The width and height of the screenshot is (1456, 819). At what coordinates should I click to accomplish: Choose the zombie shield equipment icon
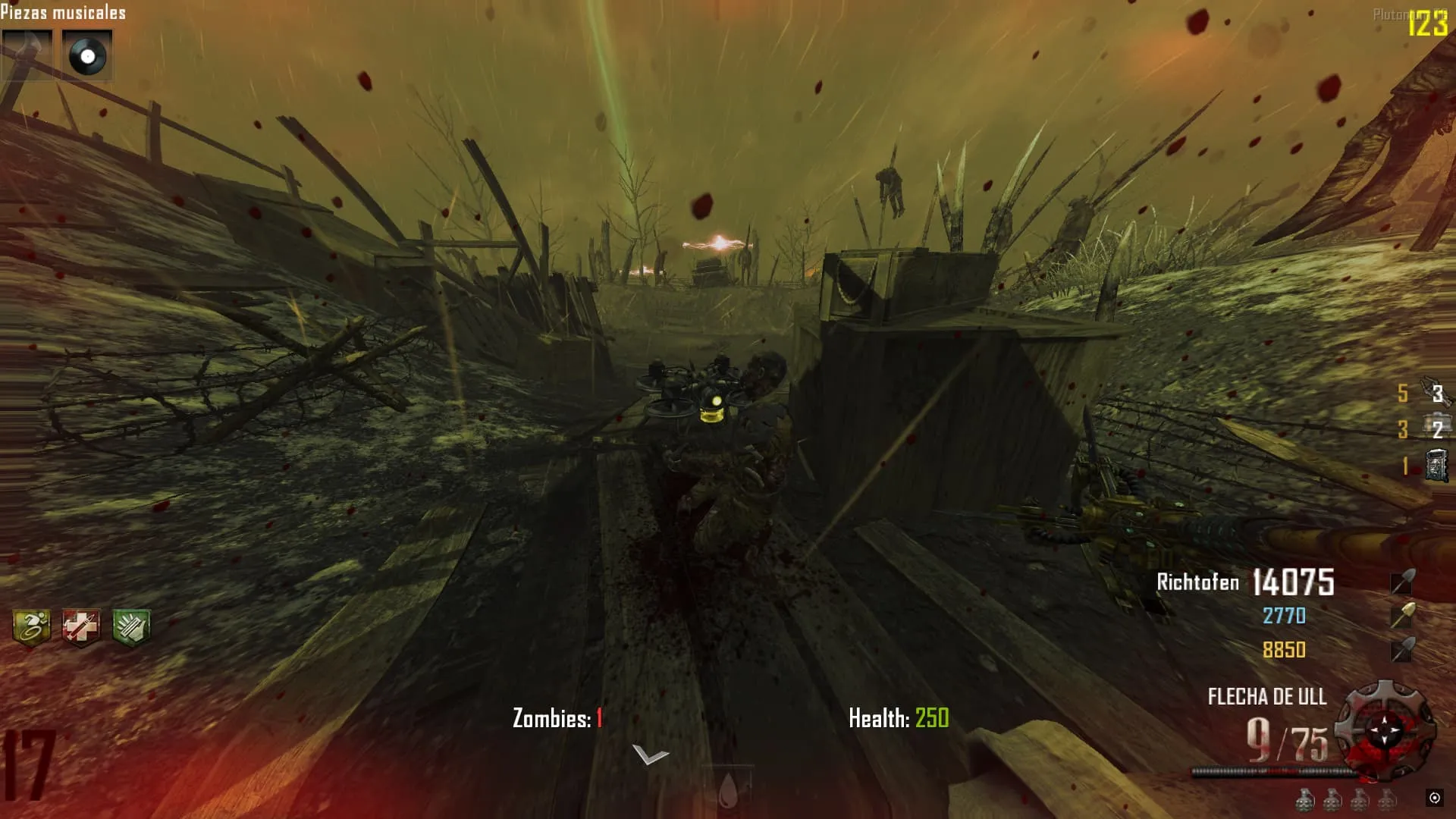coord(1436,465)
